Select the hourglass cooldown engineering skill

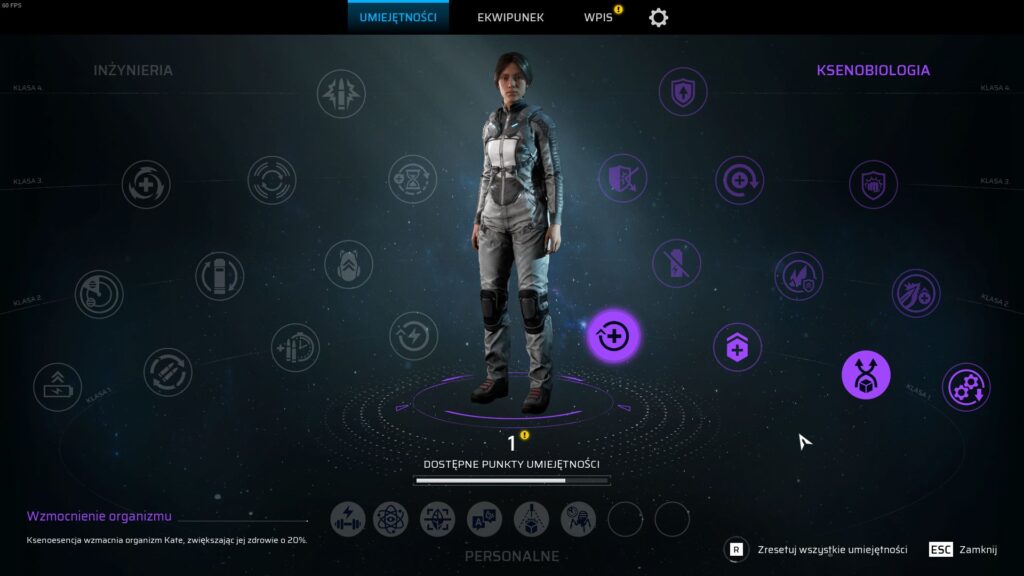(x=412, y=179)
